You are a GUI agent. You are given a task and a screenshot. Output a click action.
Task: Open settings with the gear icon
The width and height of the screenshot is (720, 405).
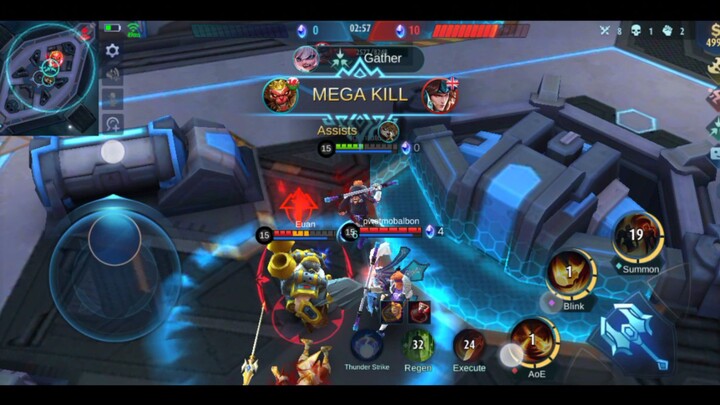pos(112,50)
